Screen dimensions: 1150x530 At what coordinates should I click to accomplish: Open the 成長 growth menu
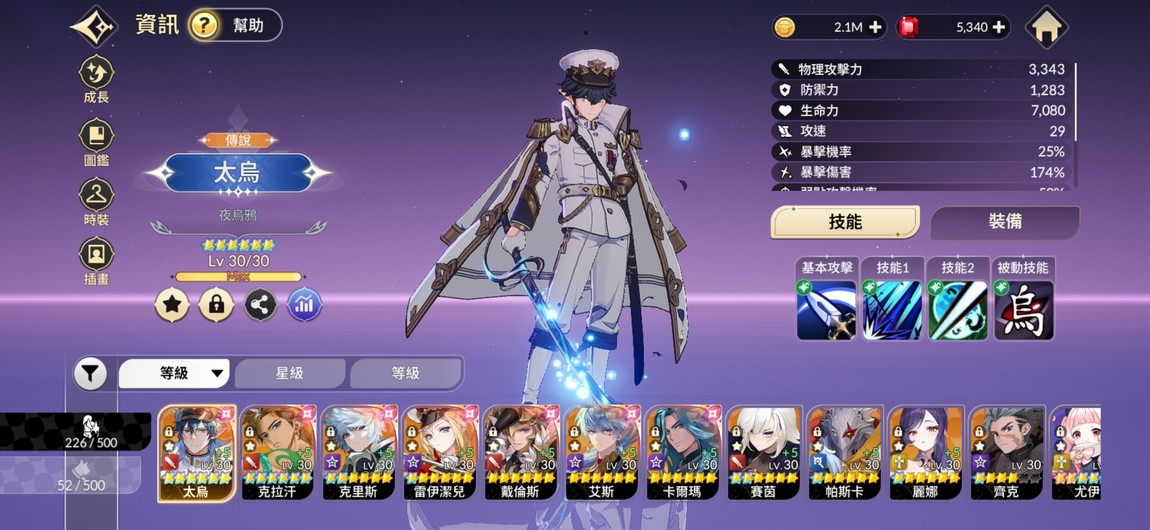[96, 79]
